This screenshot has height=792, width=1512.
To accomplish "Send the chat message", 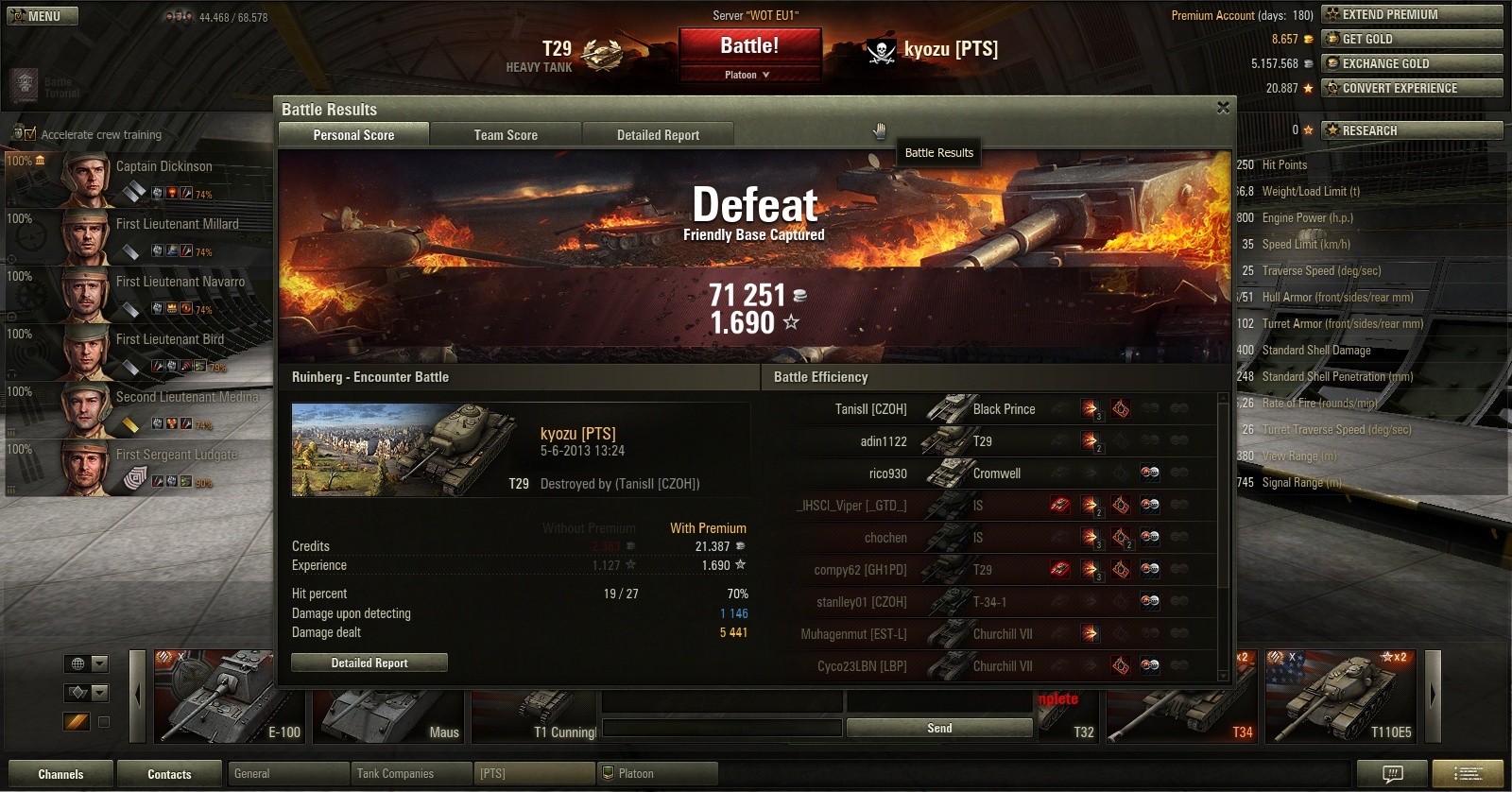I will click(939, 728).
